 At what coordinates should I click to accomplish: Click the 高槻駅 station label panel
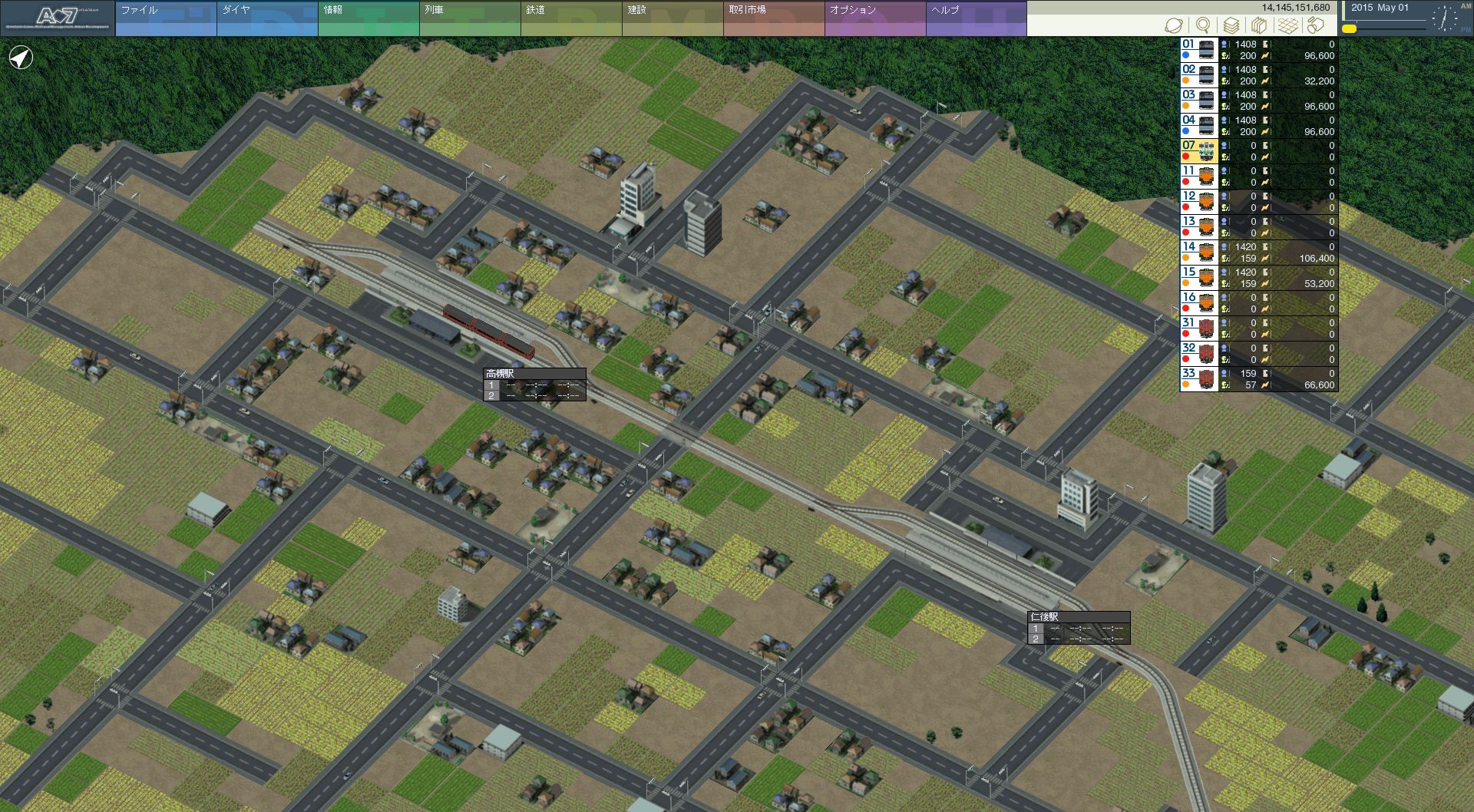click(534, 385)
